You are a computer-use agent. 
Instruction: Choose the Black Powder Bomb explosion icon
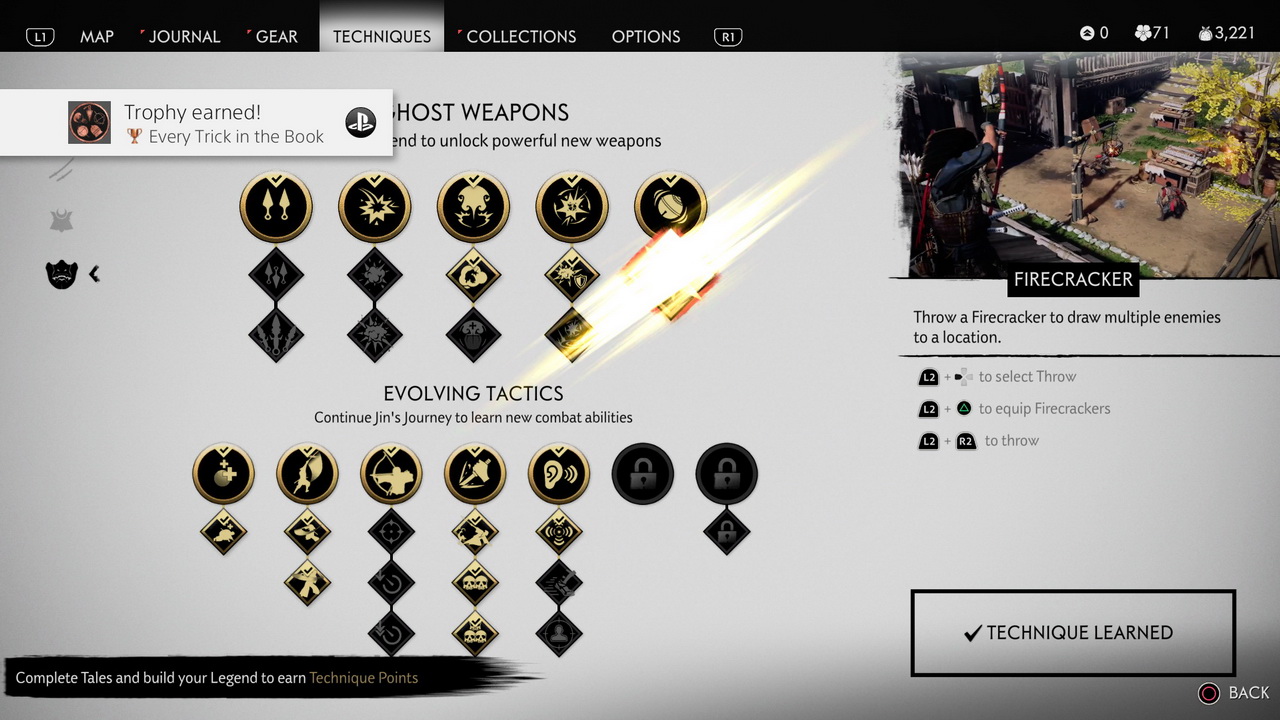(x=375, y=208)
